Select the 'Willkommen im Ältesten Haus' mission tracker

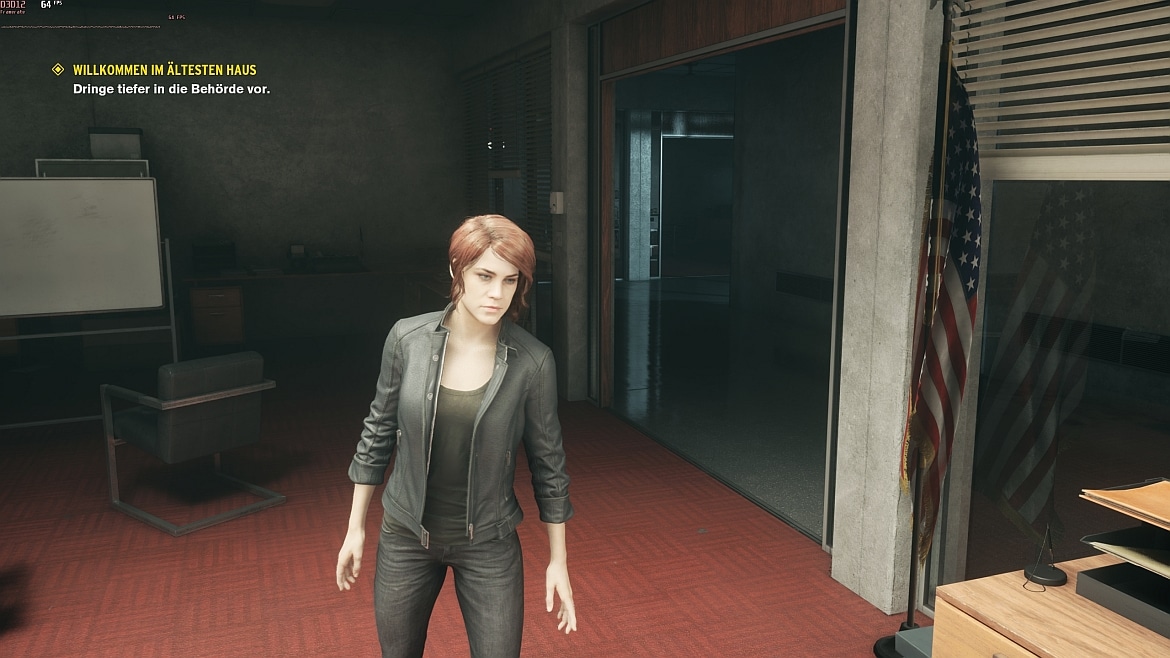coord(165,70)
